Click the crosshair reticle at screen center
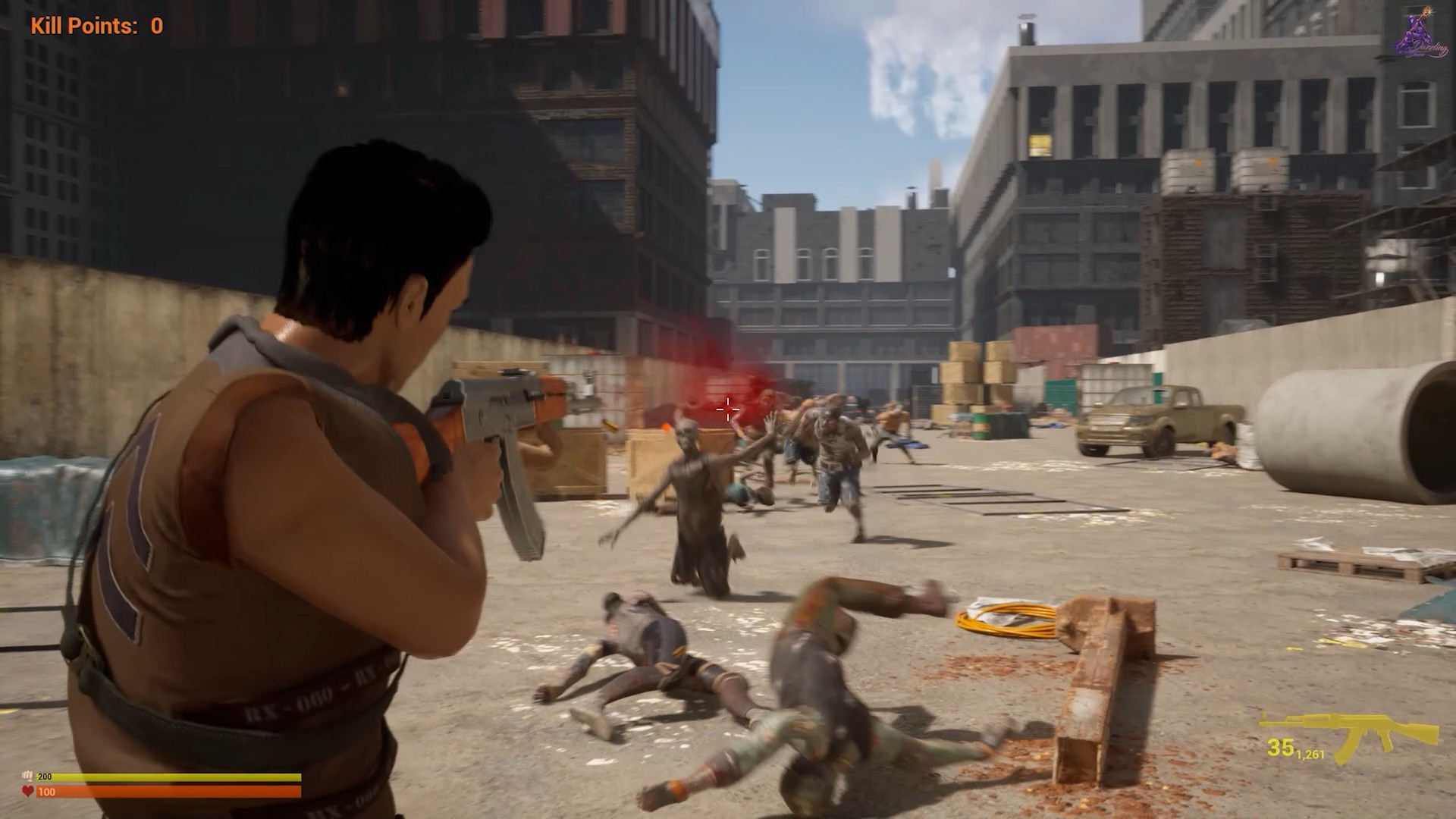 (726, 409)
